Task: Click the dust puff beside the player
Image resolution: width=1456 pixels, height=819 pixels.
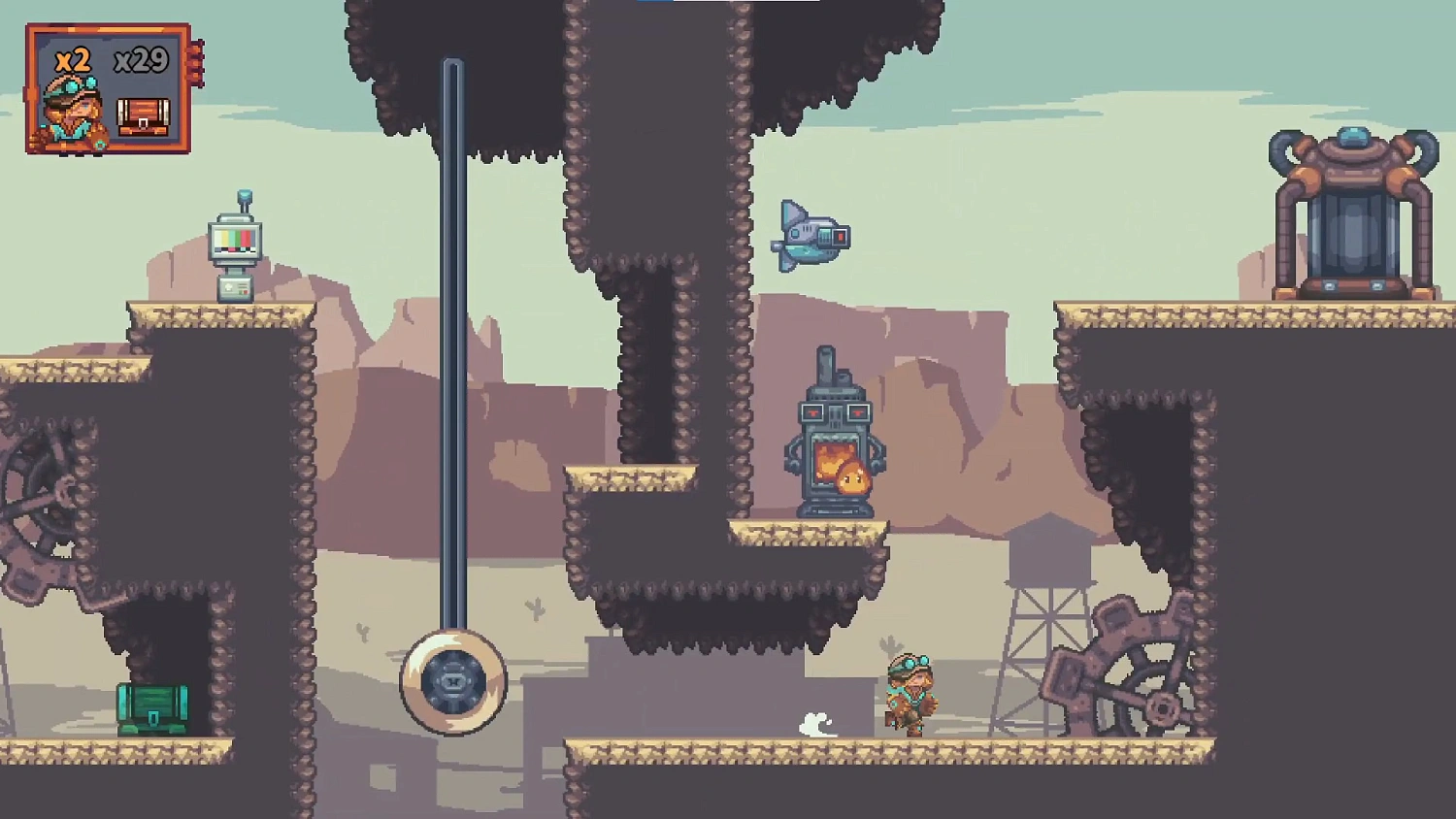Action: coord(815,723)
